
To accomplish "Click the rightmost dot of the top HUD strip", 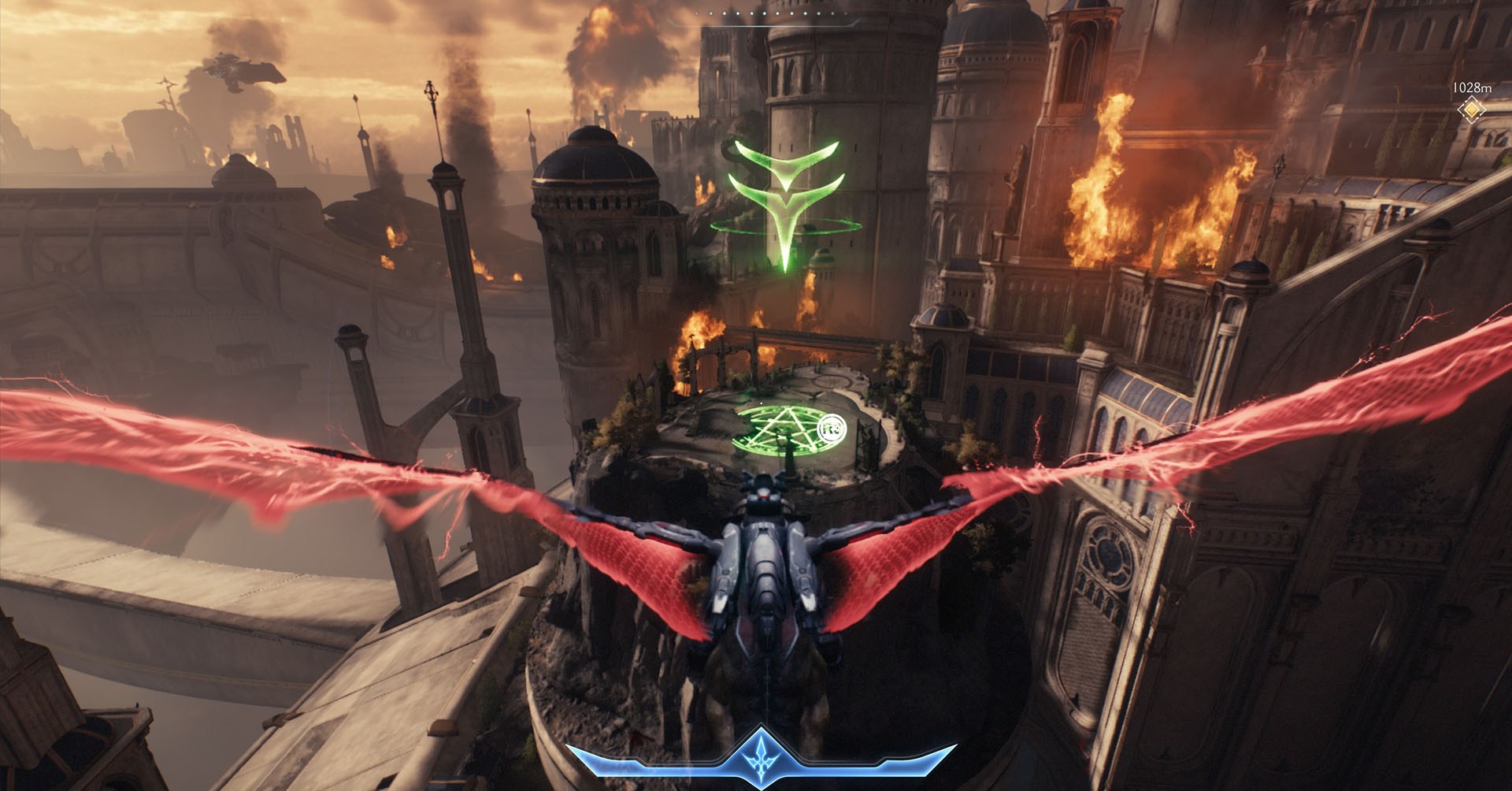I will pyautogui.click(x=845, y=13).
